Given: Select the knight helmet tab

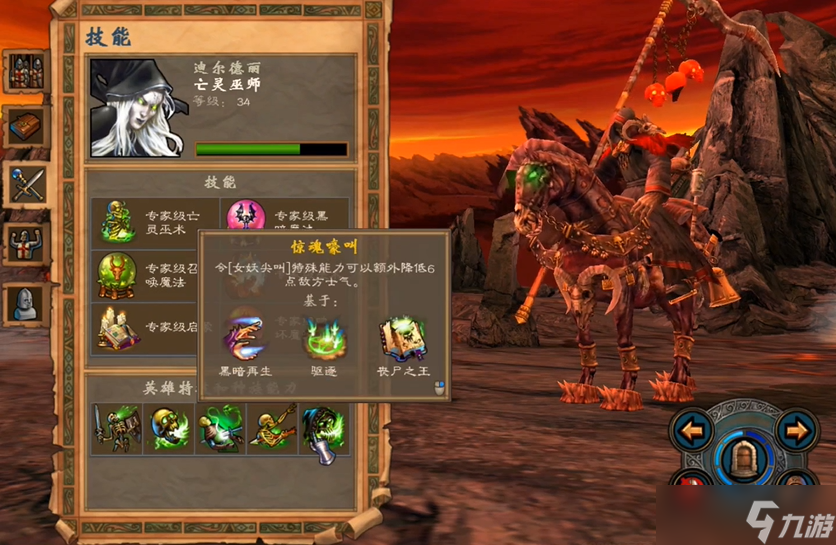Looking at the screenshot, I should point(25,304).
